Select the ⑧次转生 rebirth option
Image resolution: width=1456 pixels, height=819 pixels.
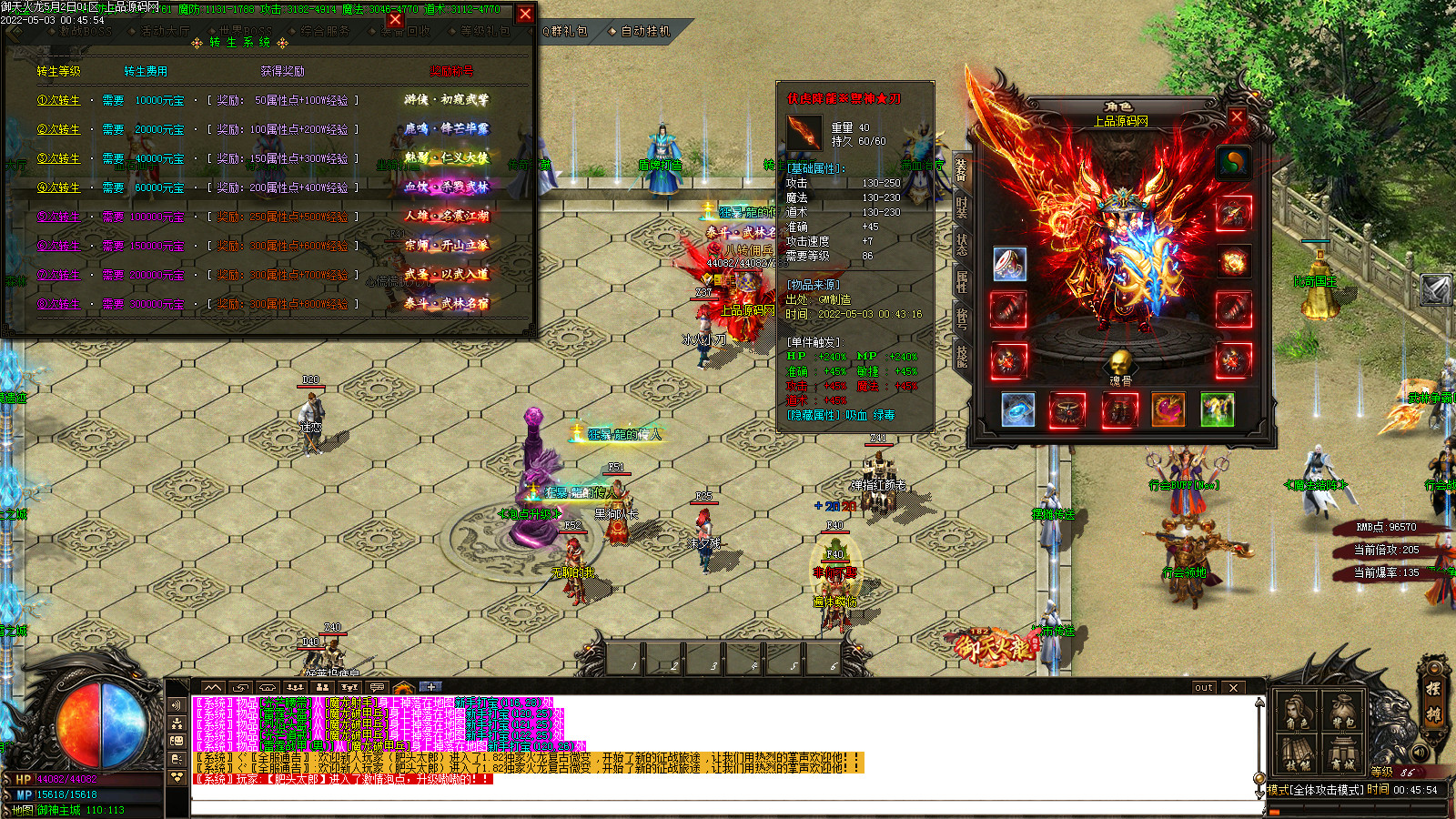(x=59, y=304)
